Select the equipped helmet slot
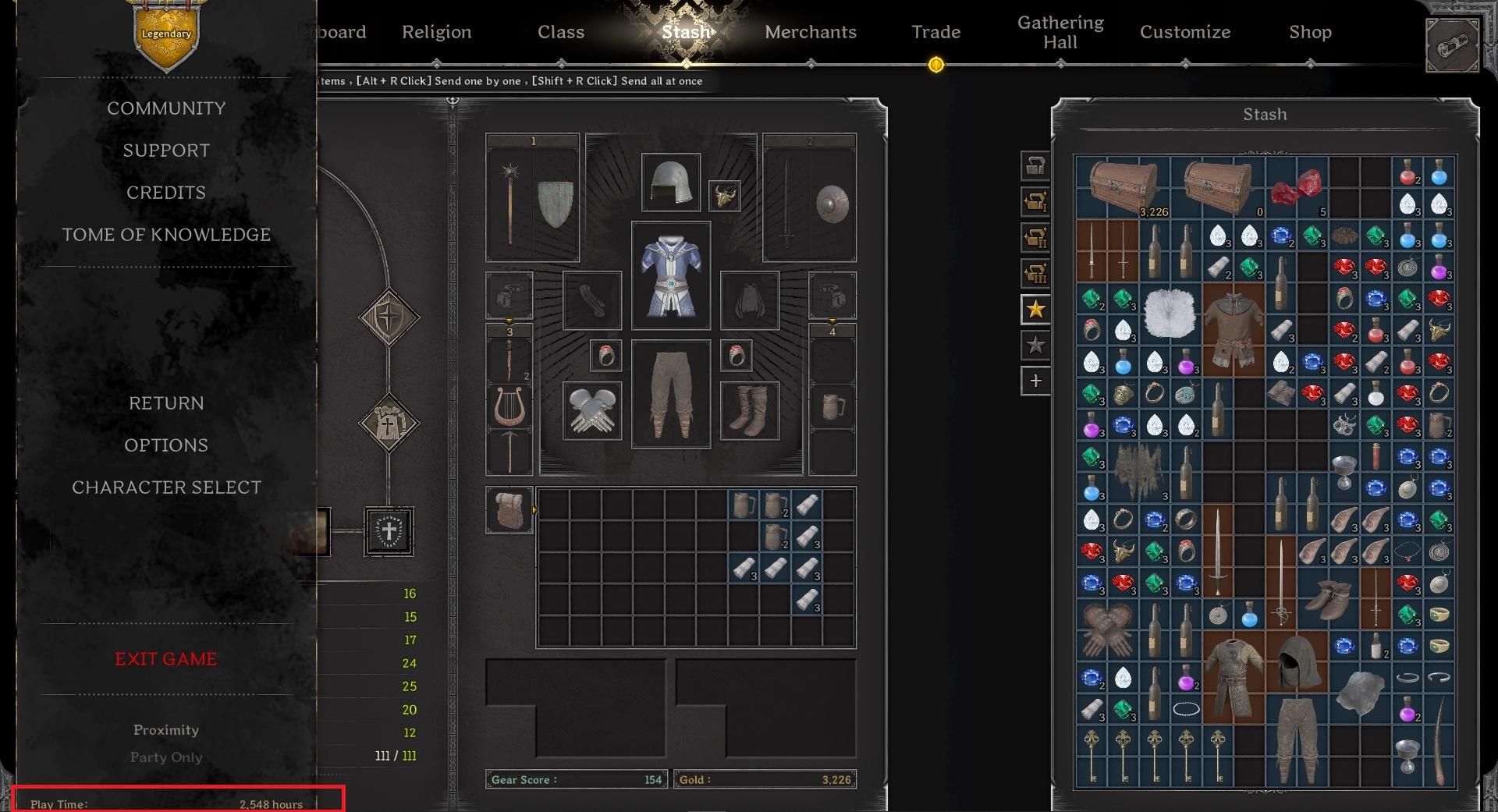 tap(670, 183)
